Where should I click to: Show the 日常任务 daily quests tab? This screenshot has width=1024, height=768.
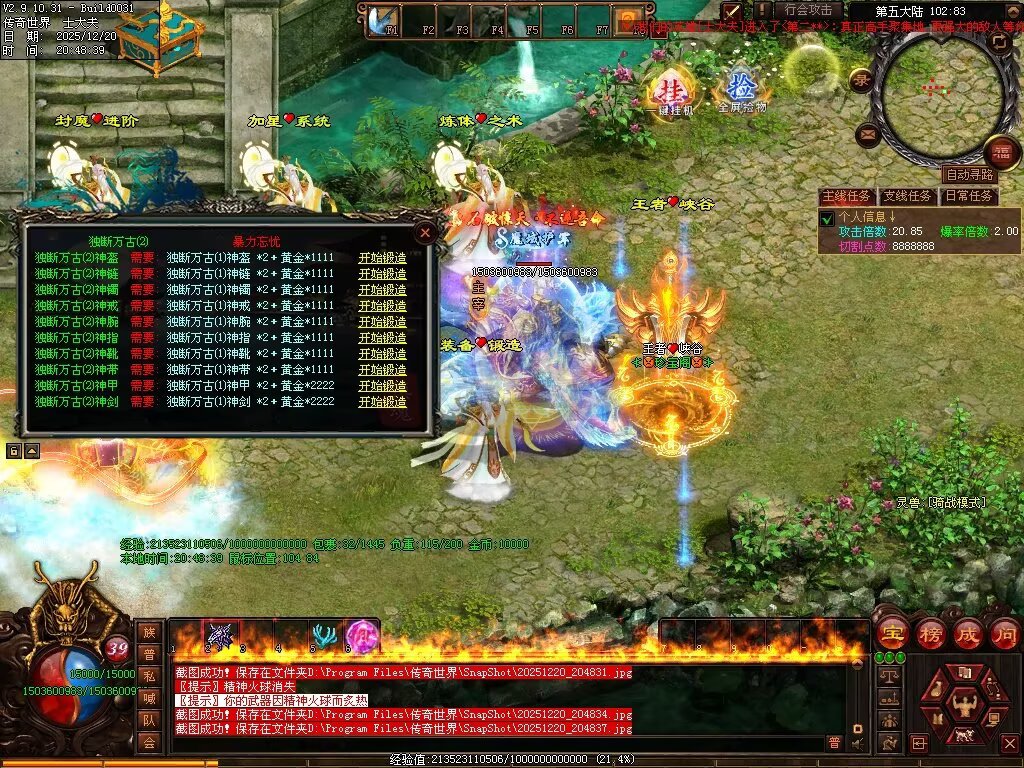970,196
